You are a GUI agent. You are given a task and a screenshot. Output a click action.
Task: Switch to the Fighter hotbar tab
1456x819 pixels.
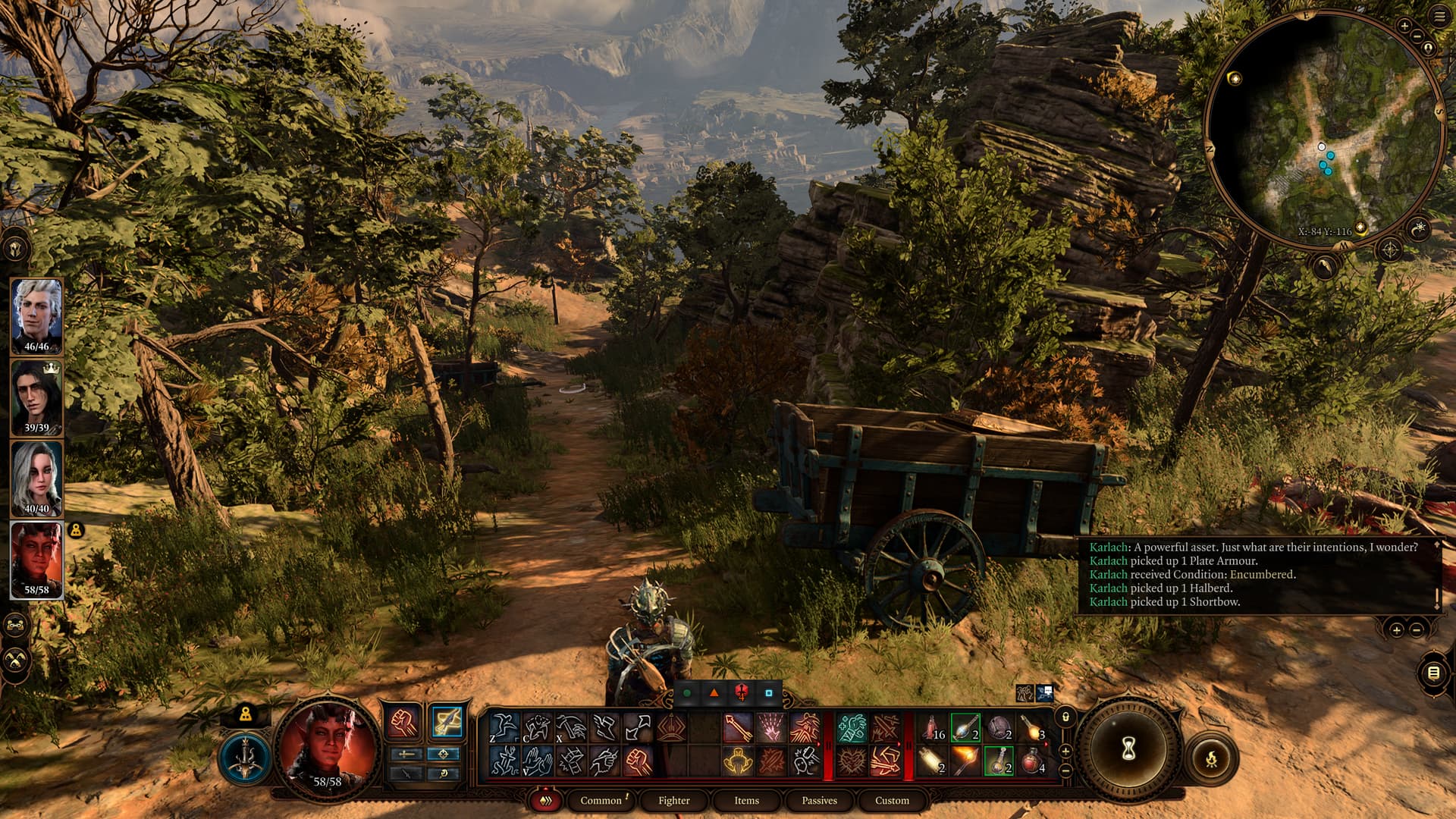click(673, 800)
